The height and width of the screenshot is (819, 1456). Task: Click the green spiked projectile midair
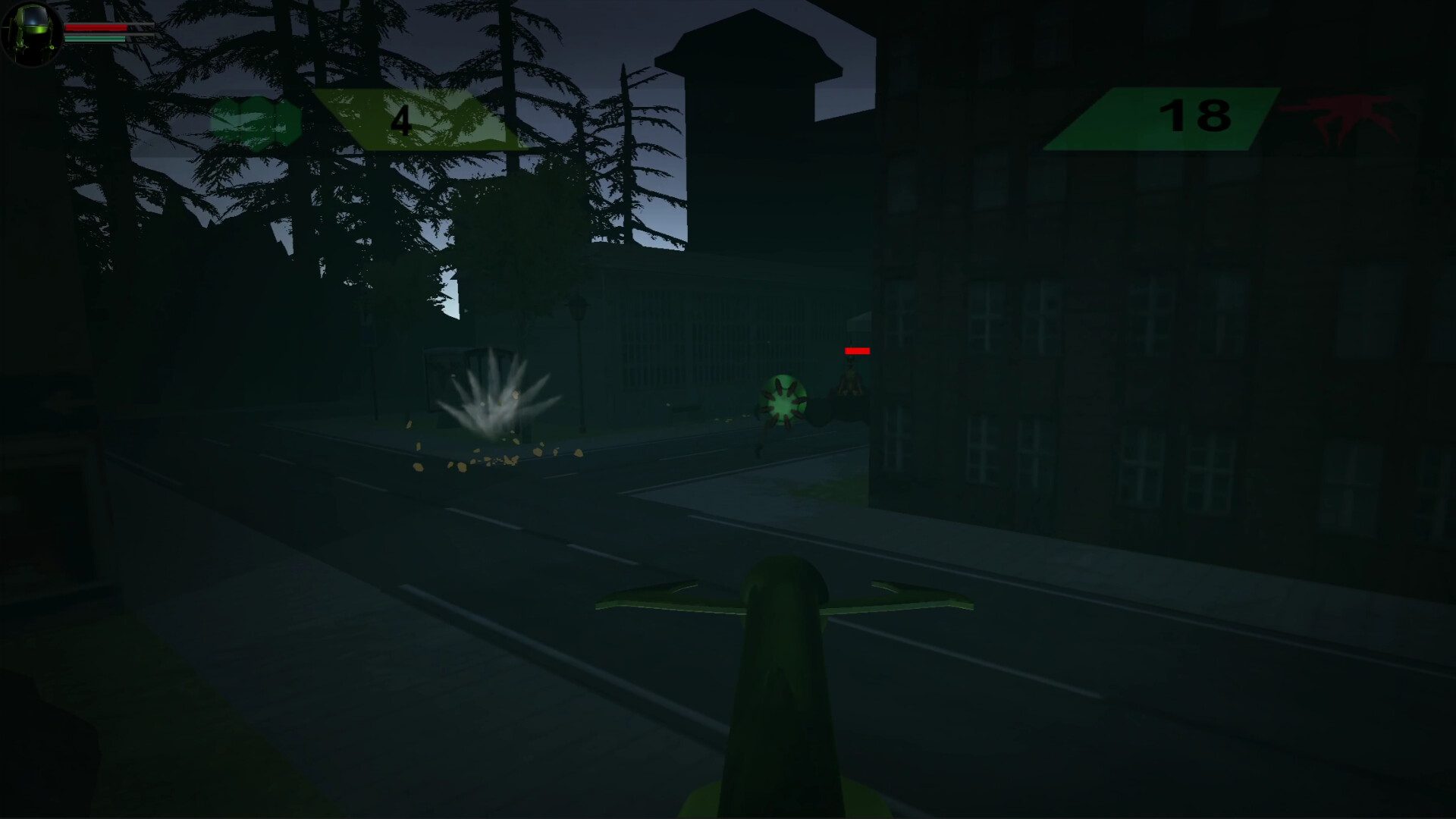tap(781, 400)
